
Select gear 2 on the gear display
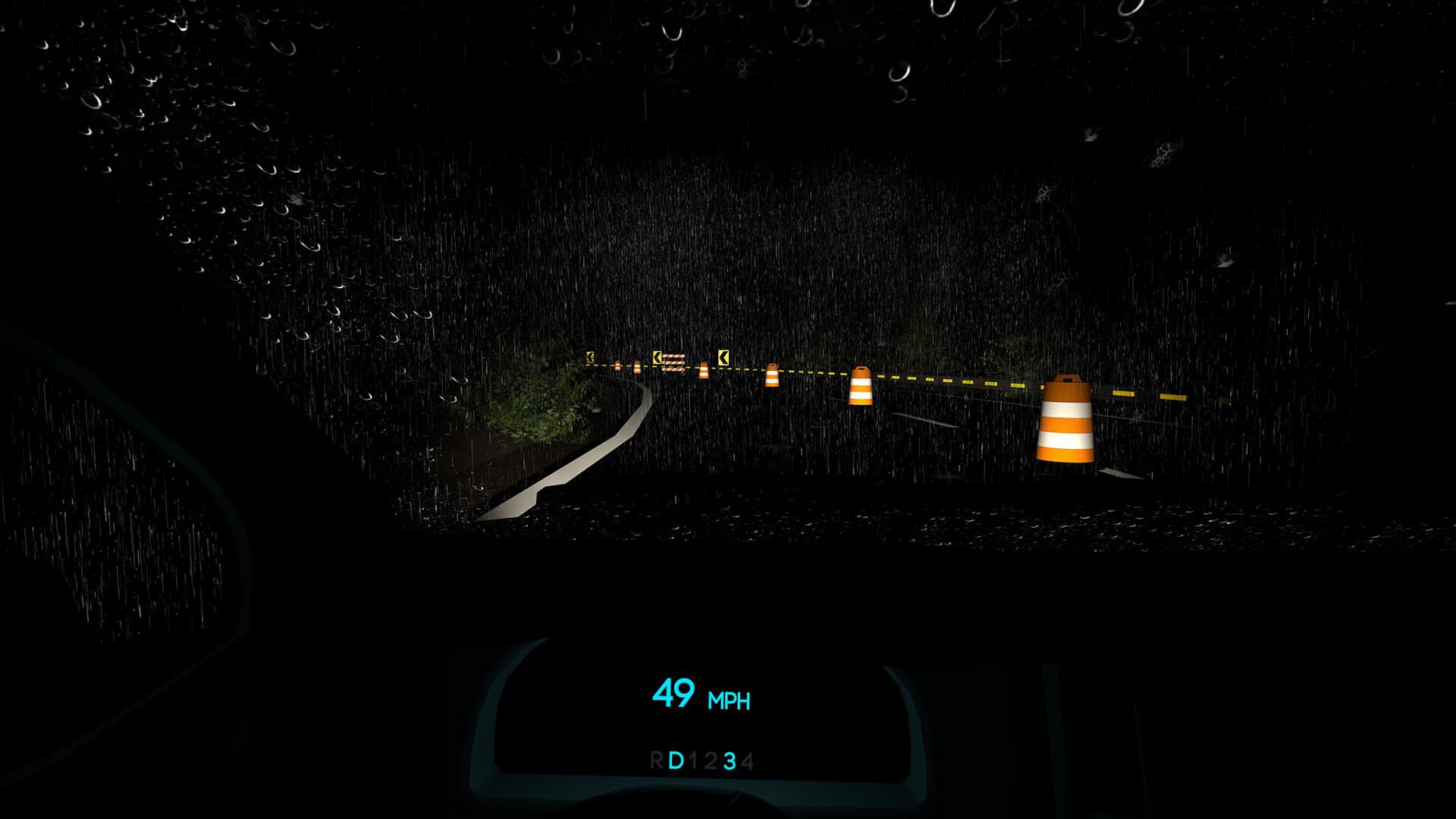pos(711,761)
